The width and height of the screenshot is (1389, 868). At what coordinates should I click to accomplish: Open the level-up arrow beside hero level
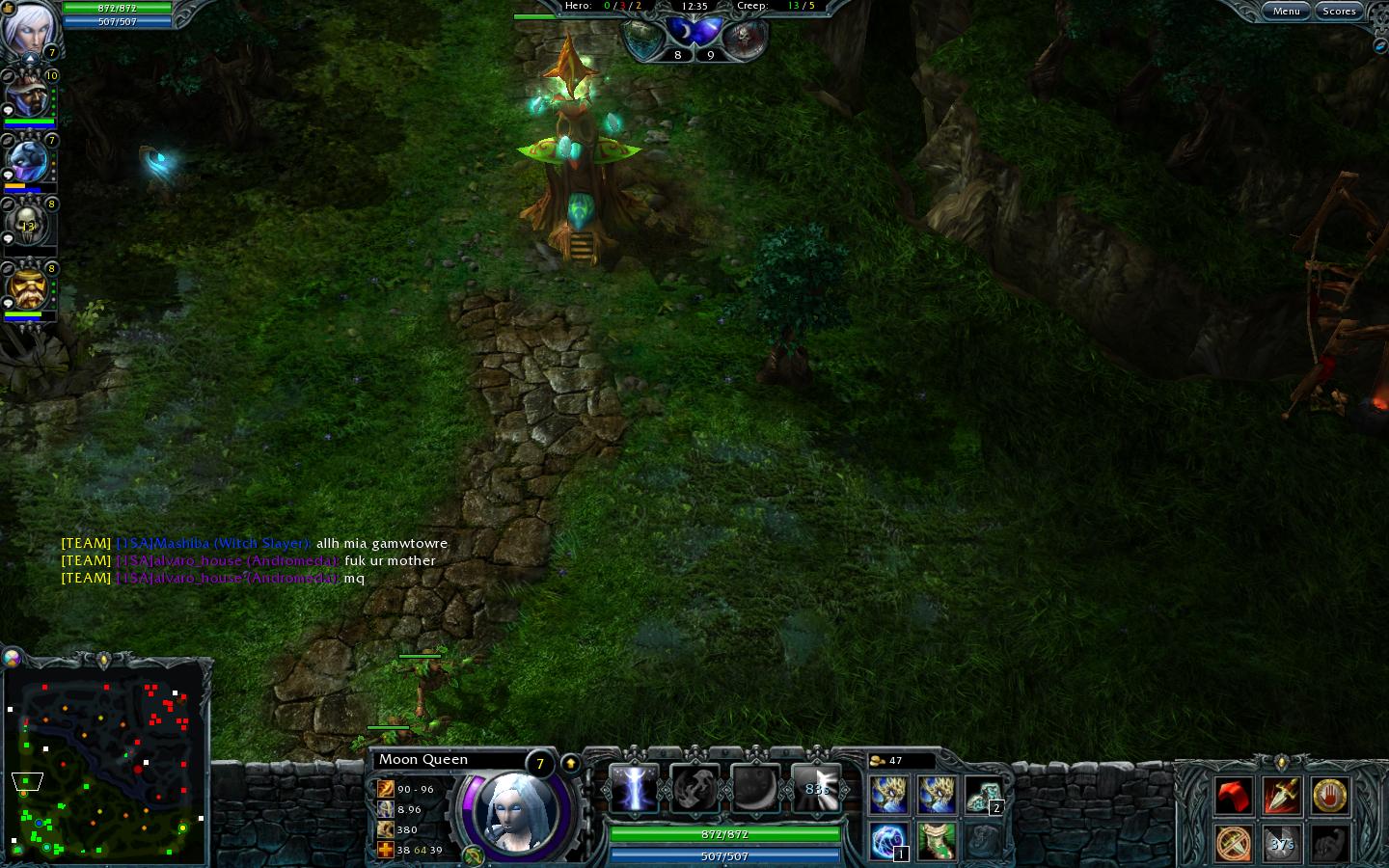(x=570, y=764)
